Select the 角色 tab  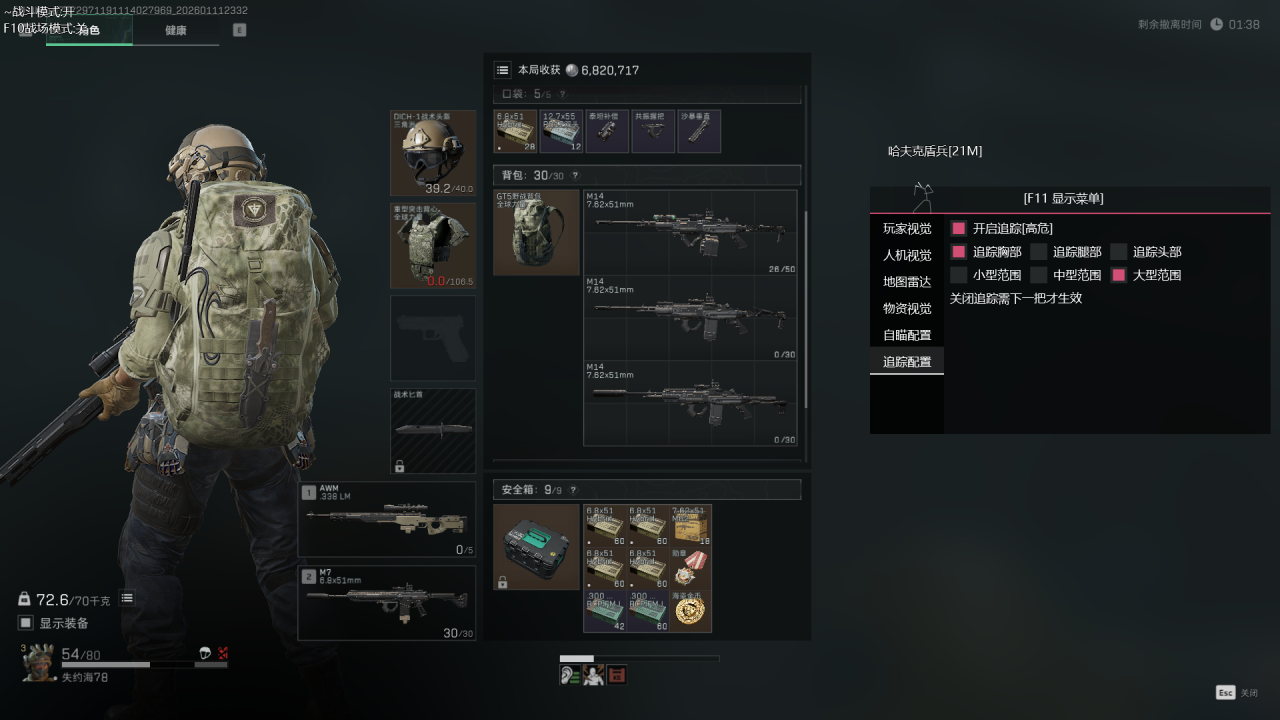click(89, 30)
